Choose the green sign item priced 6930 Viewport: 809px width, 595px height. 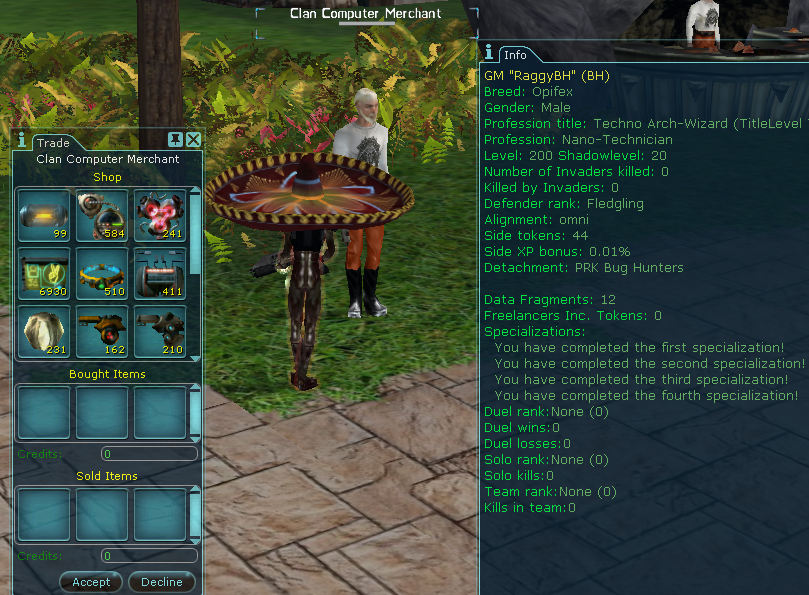coord(44,273)
